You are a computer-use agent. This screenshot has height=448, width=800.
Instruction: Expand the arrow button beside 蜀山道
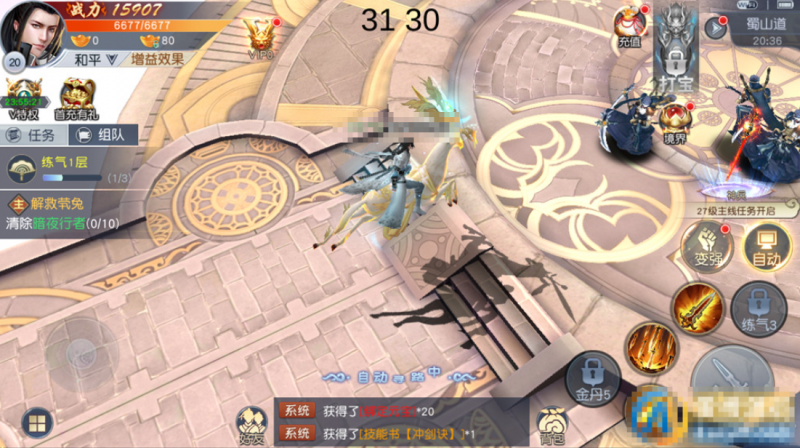[714, 28]
